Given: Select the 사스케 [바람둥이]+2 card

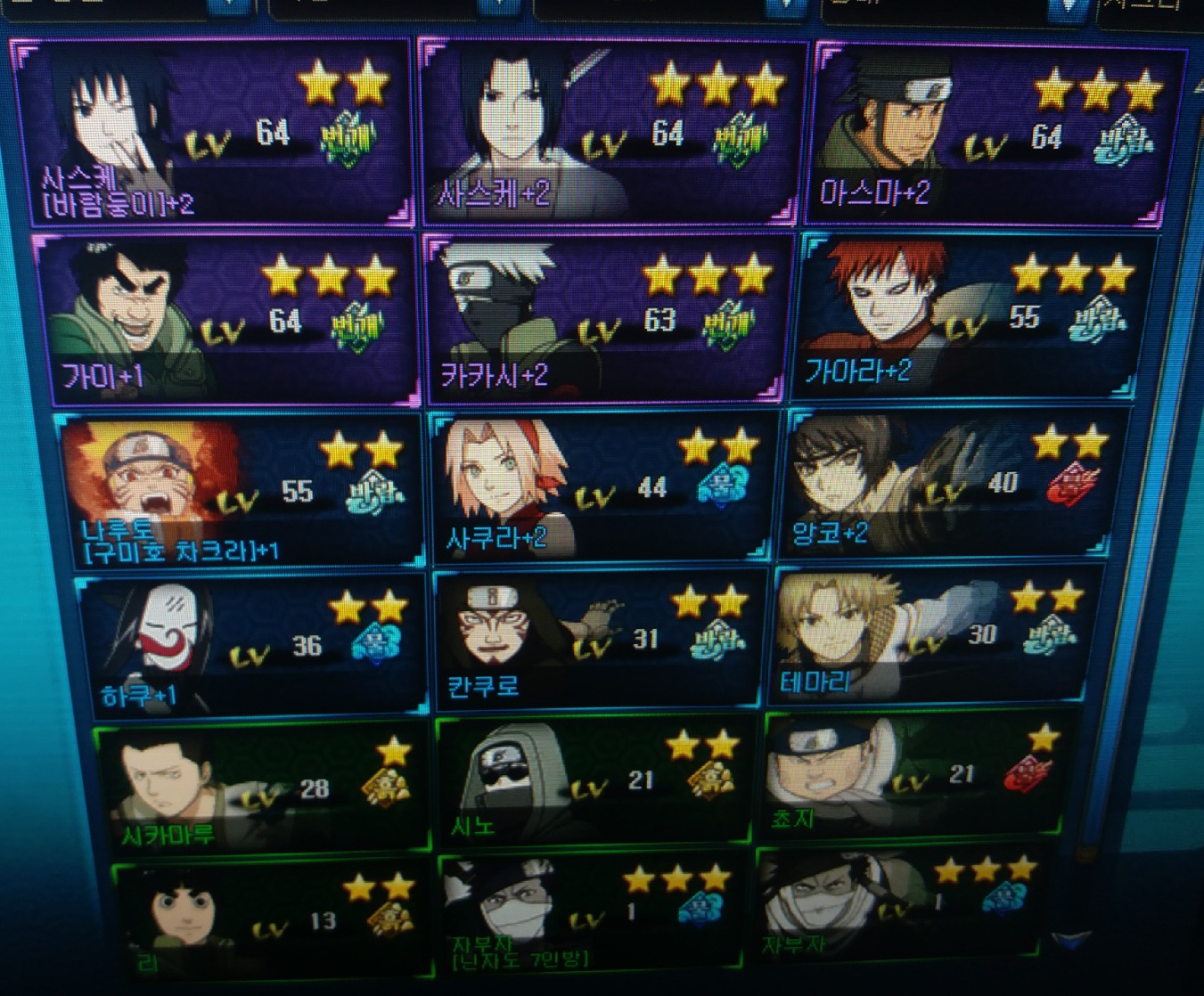Looking at the screenshot, I should click(214, 132).
